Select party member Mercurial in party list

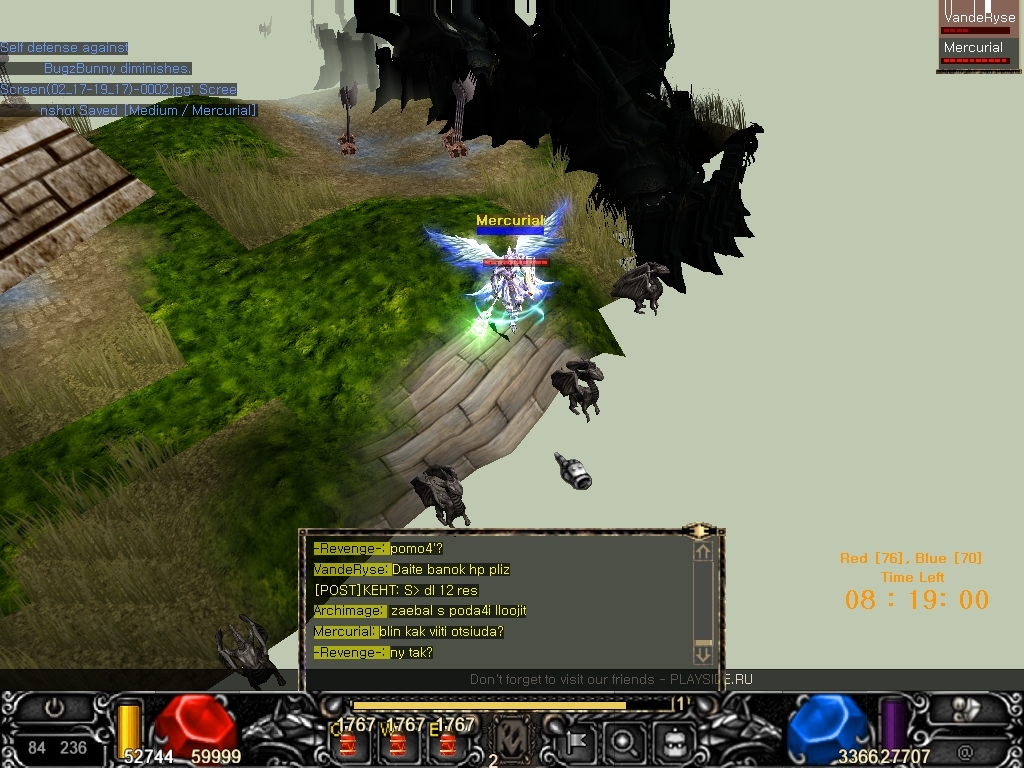[974, 48]
